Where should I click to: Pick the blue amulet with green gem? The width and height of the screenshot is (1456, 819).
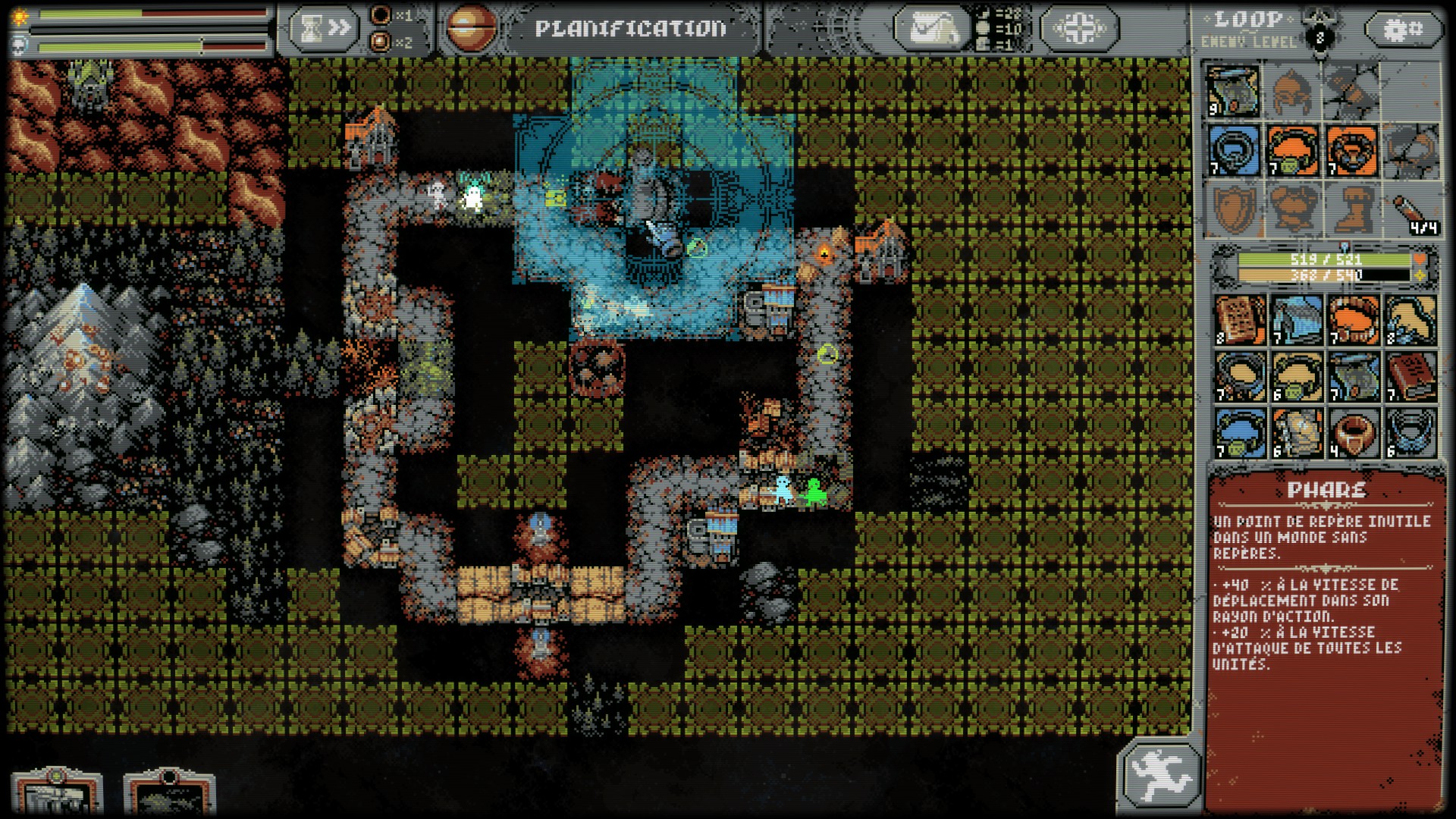[1241, 434]
